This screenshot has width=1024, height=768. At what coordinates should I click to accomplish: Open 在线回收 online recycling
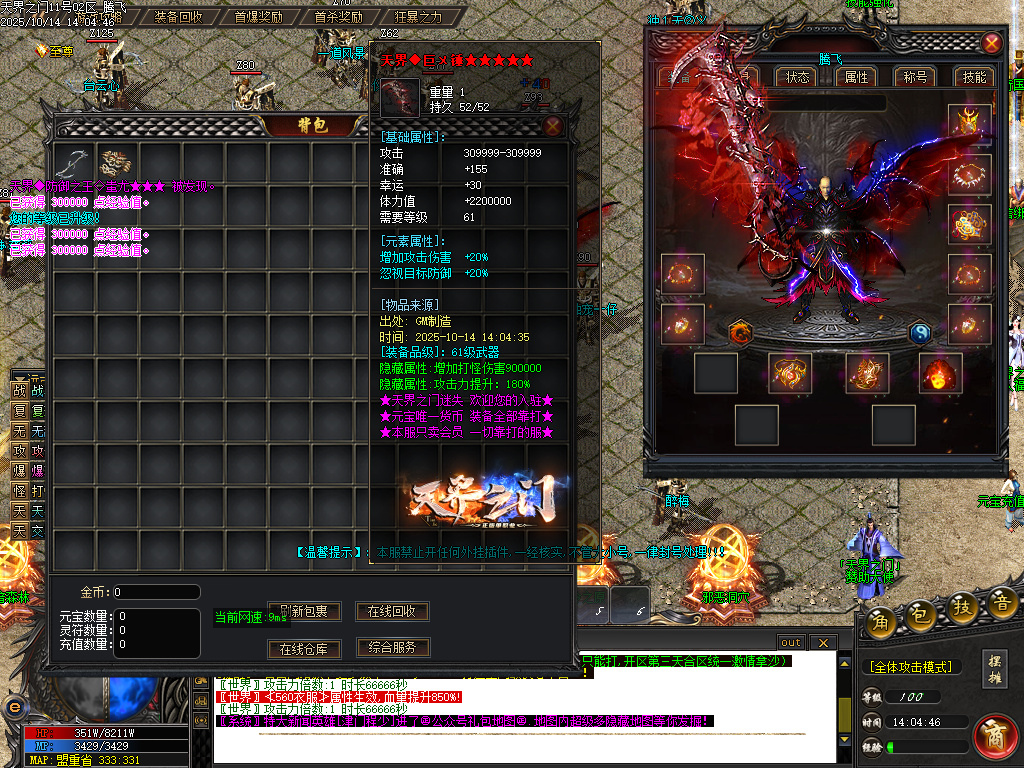click(392, 611)
